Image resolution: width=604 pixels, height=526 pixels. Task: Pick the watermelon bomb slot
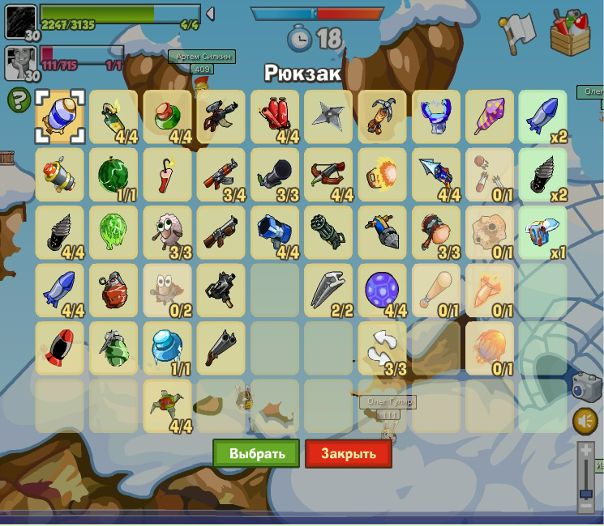113,174
